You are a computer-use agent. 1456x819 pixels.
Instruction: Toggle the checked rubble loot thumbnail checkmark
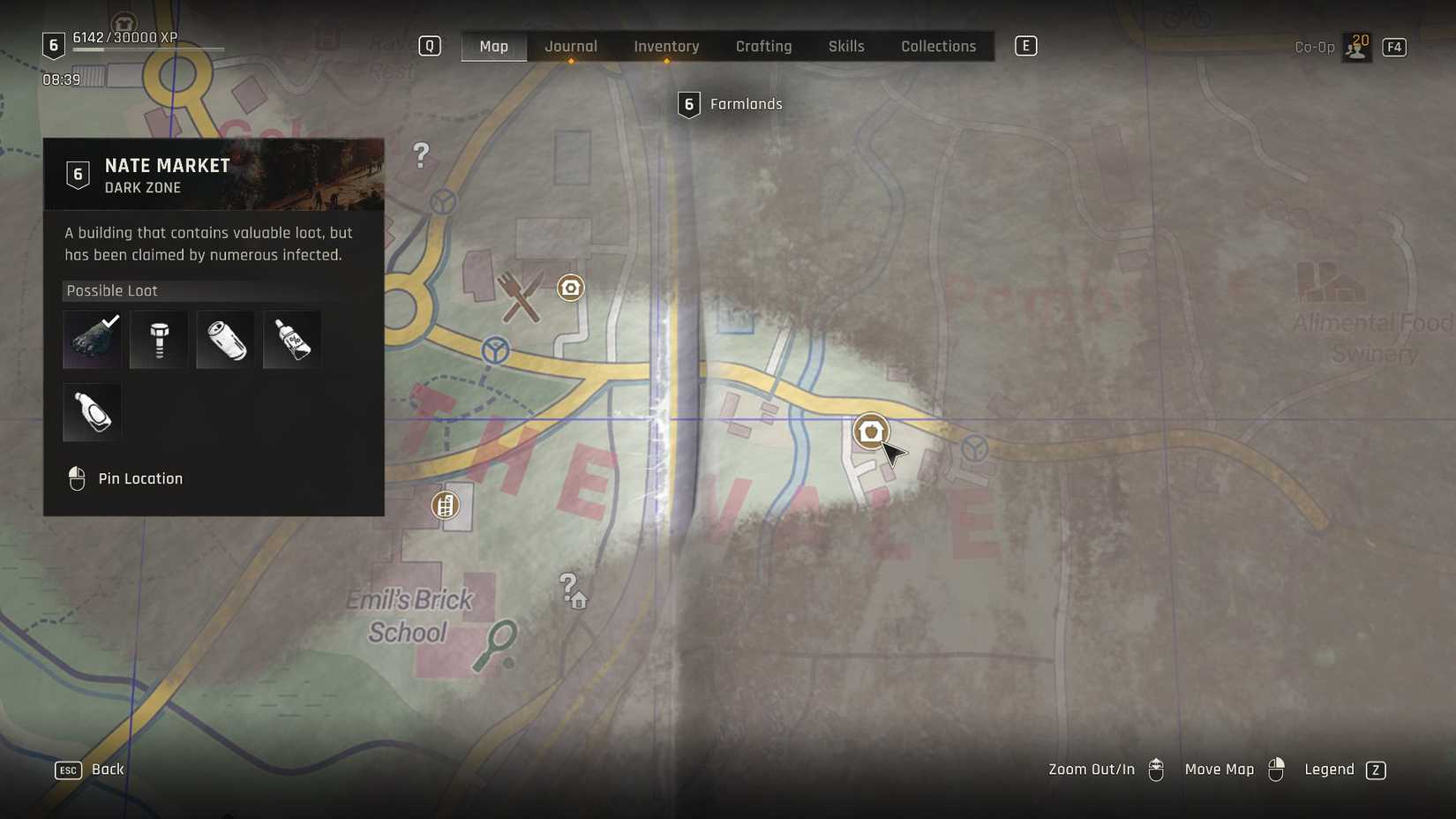click(x=91, y=339)
